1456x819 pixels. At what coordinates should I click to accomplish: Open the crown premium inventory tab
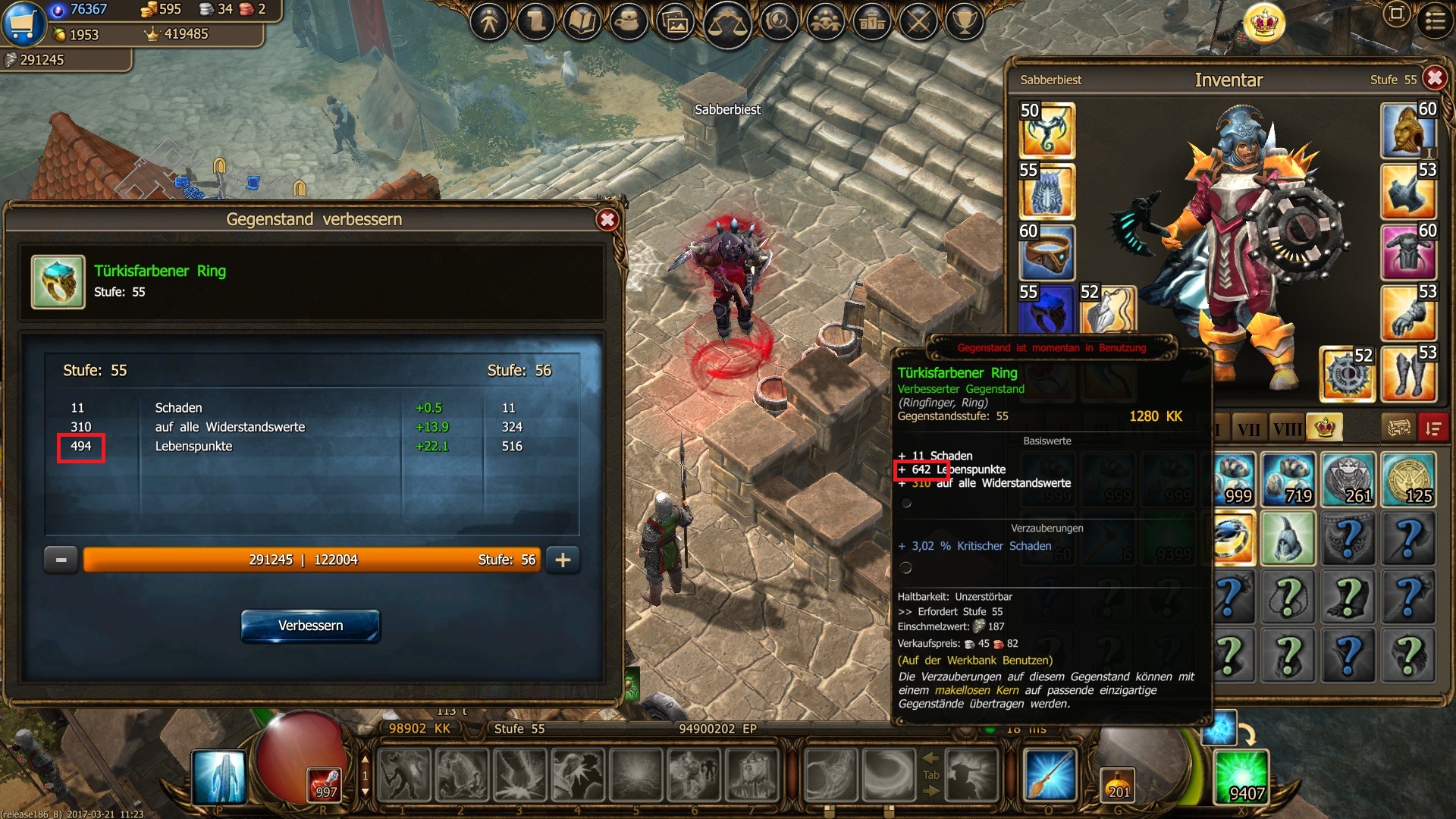pyautogui.click(x=1325, y=428)
